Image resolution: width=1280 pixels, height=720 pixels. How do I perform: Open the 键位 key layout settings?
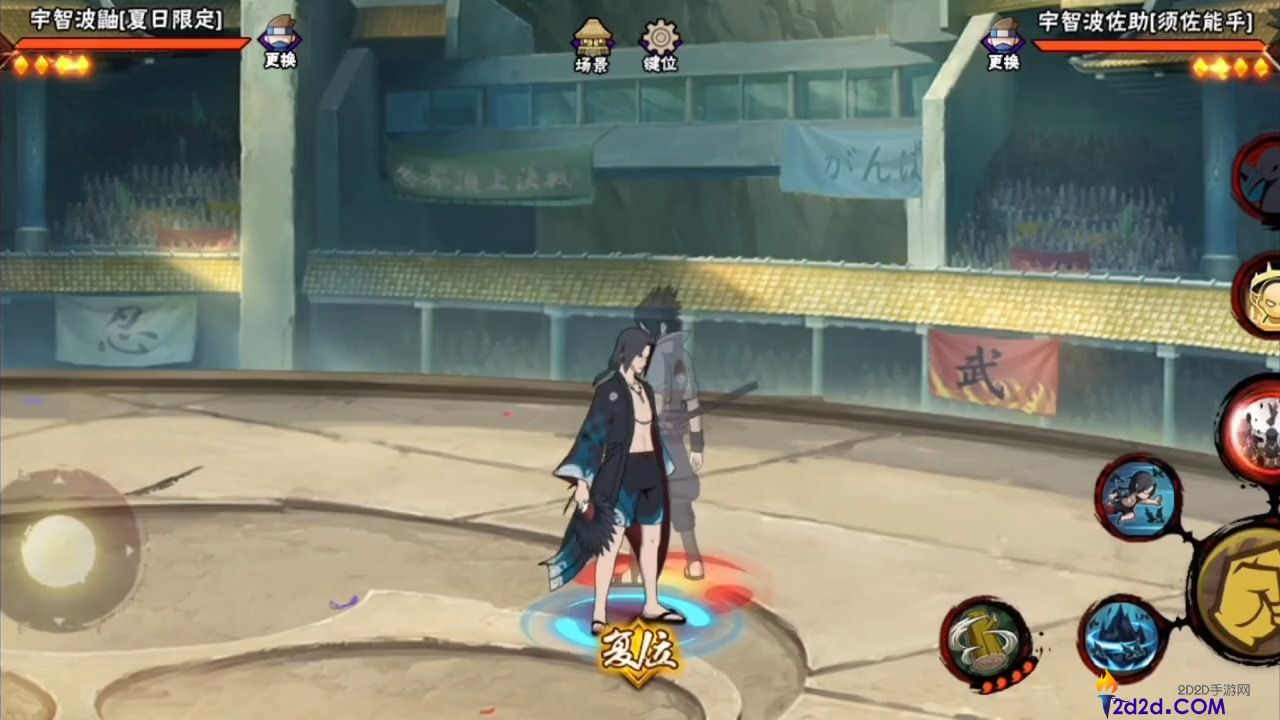point(660,45)
